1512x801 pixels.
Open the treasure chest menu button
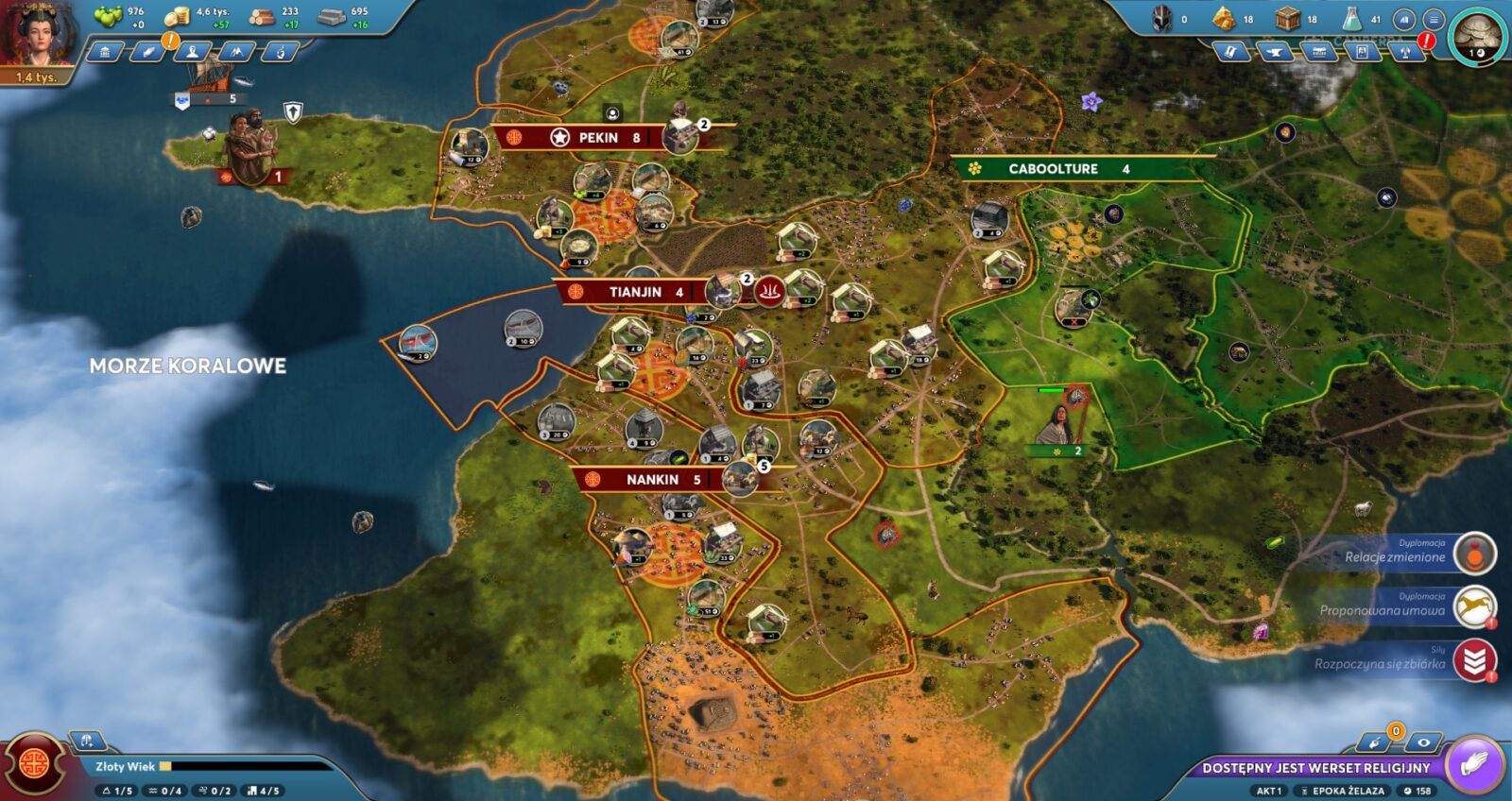point(1318,53)
